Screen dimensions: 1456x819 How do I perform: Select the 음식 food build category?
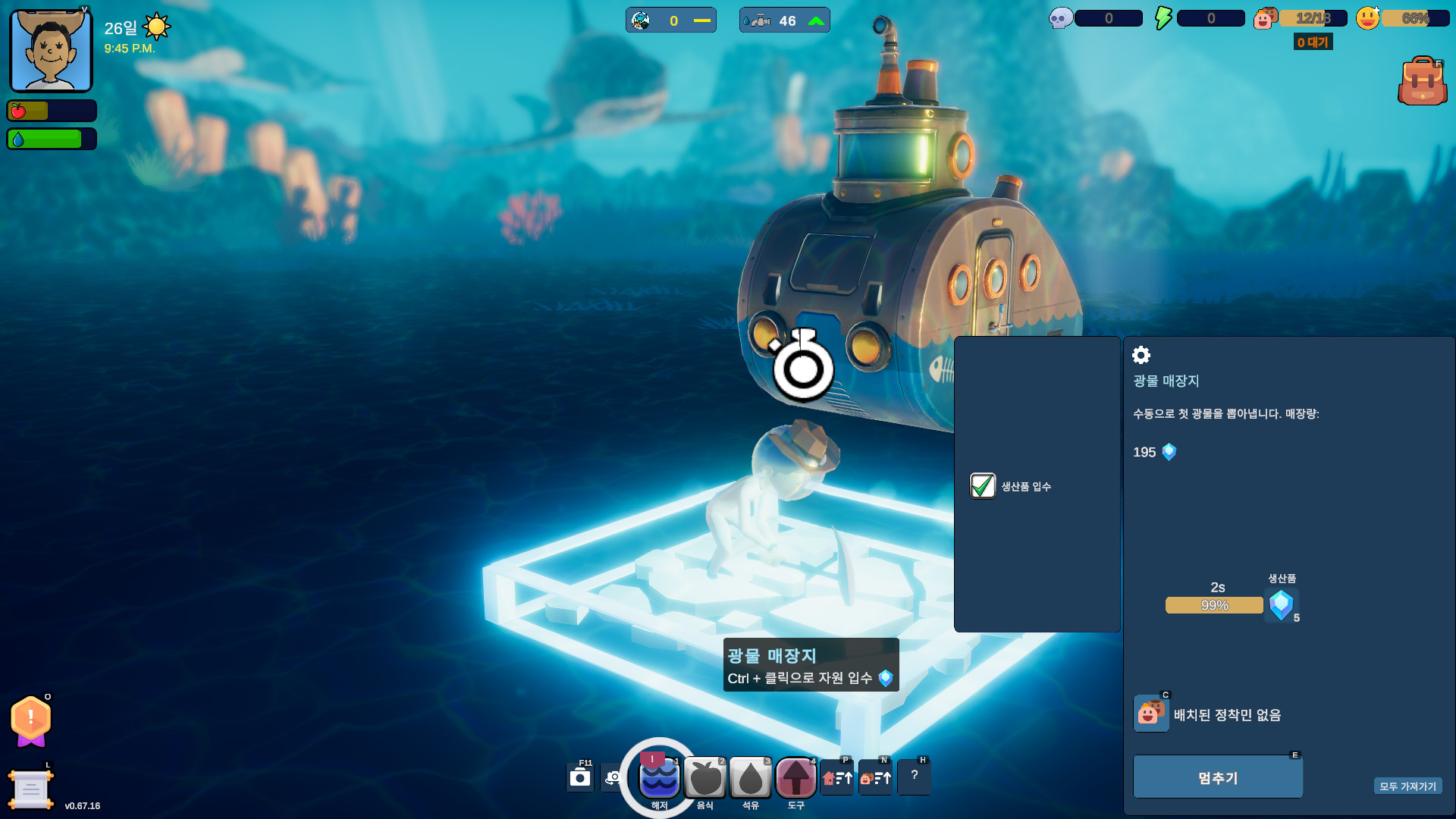(x=705, y=778)
